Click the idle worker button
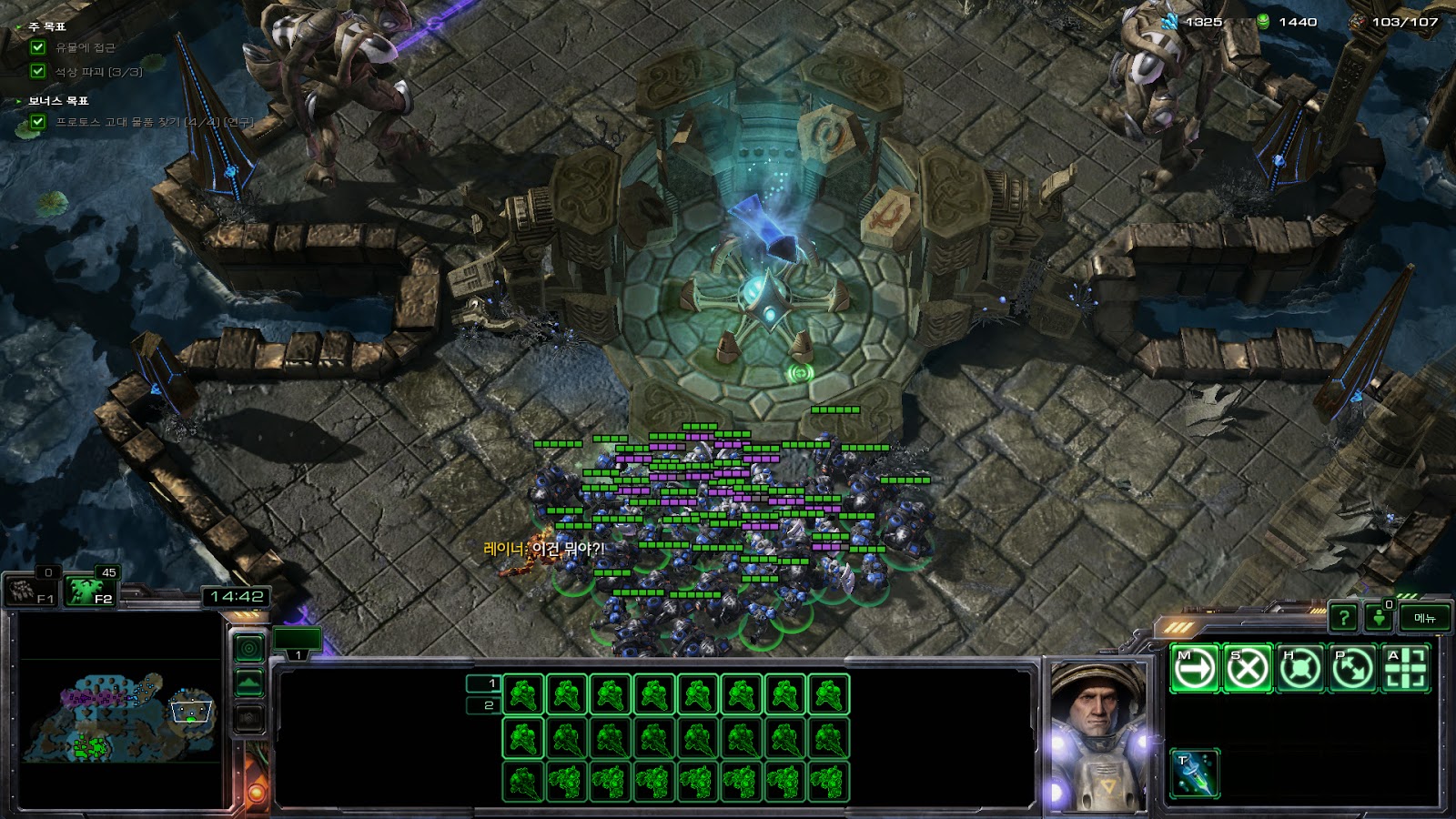The height and width of the screenshot is (819, 1456). [1379, 619]
